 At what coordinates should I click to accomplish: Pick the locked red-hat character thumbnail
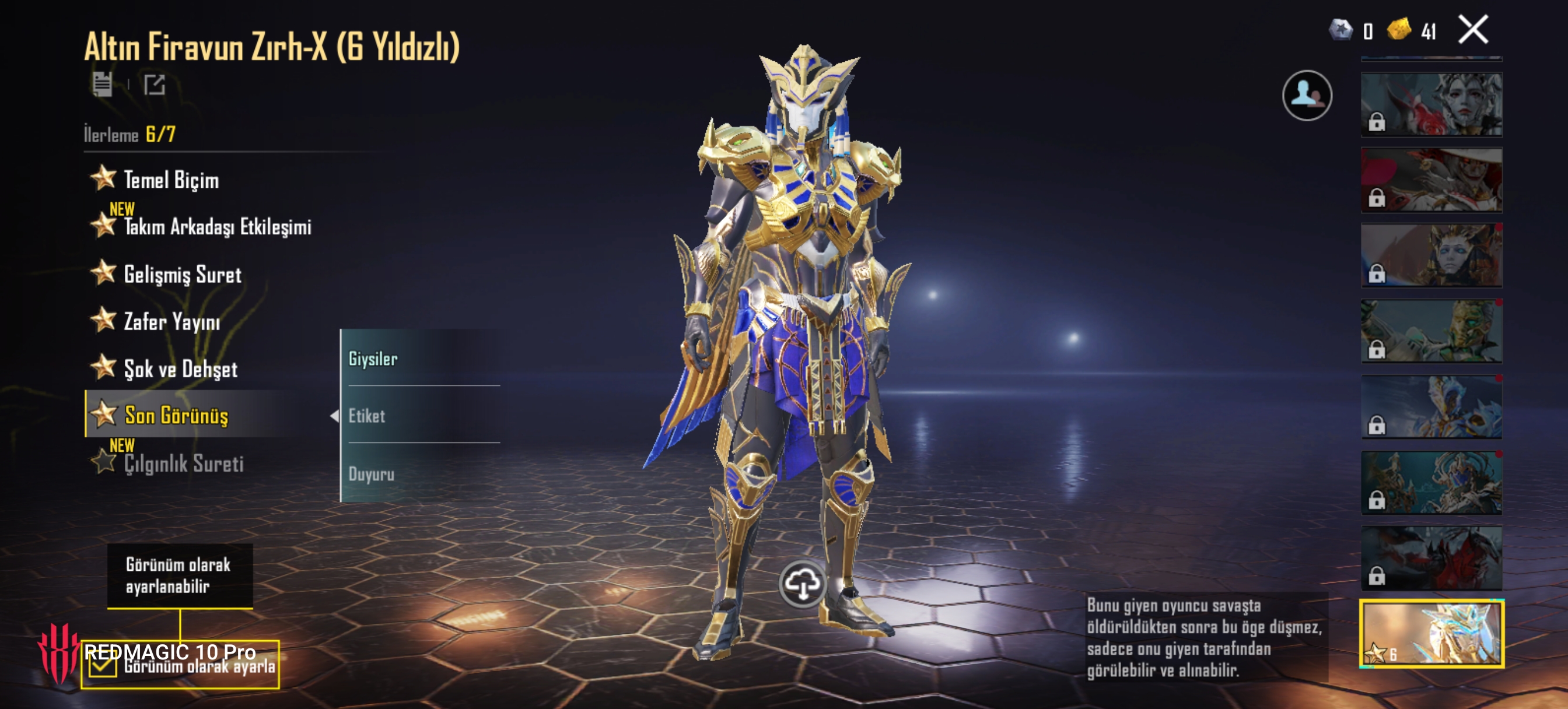point(1431,180)
